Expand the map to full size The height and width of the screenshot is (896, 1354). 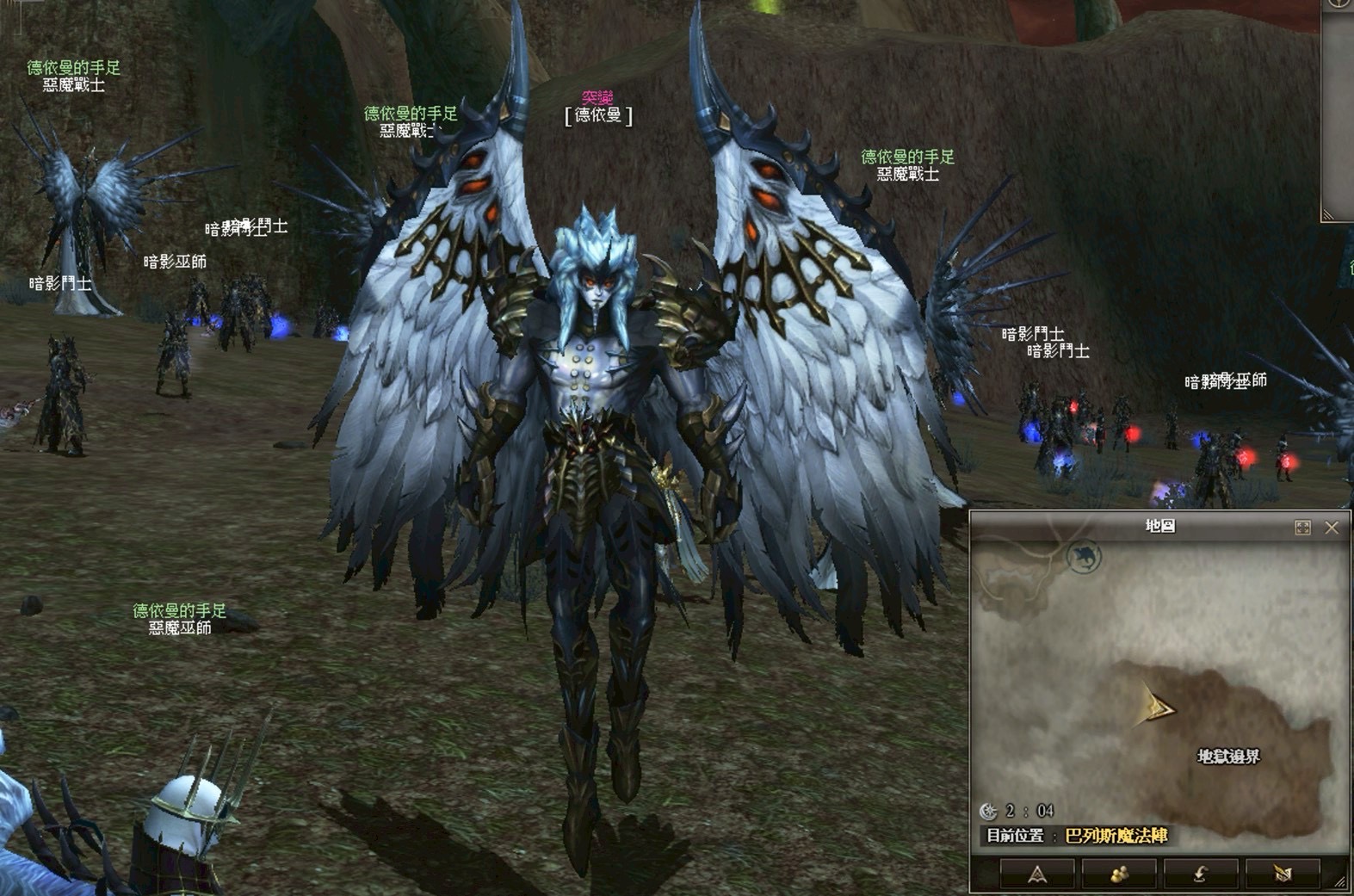(x=1302, y=528)
